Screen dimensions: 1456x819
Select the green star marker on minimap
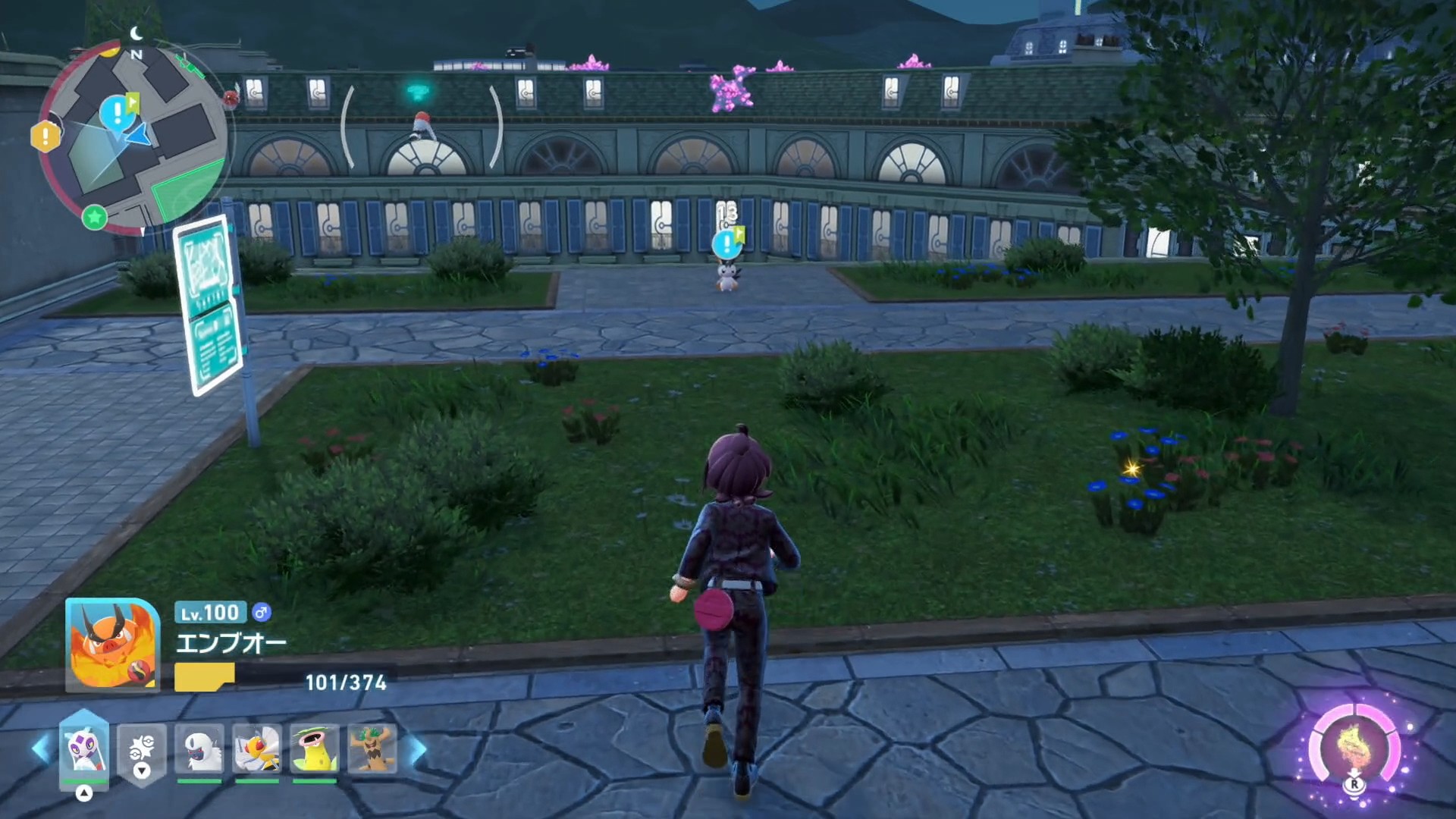tap(95, 218)
